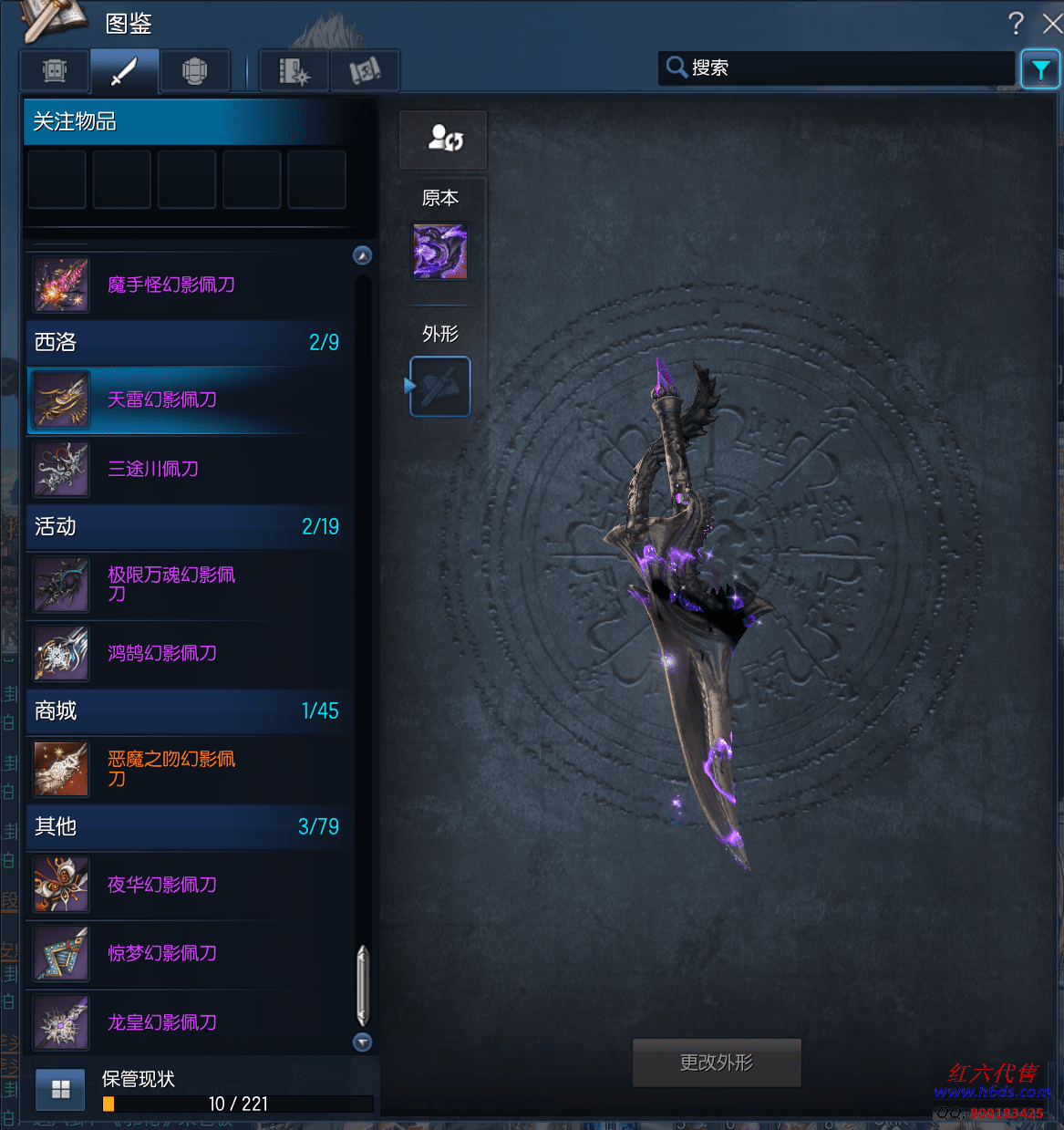Open the grid view button beside 保管现状

click(61, 1090)
